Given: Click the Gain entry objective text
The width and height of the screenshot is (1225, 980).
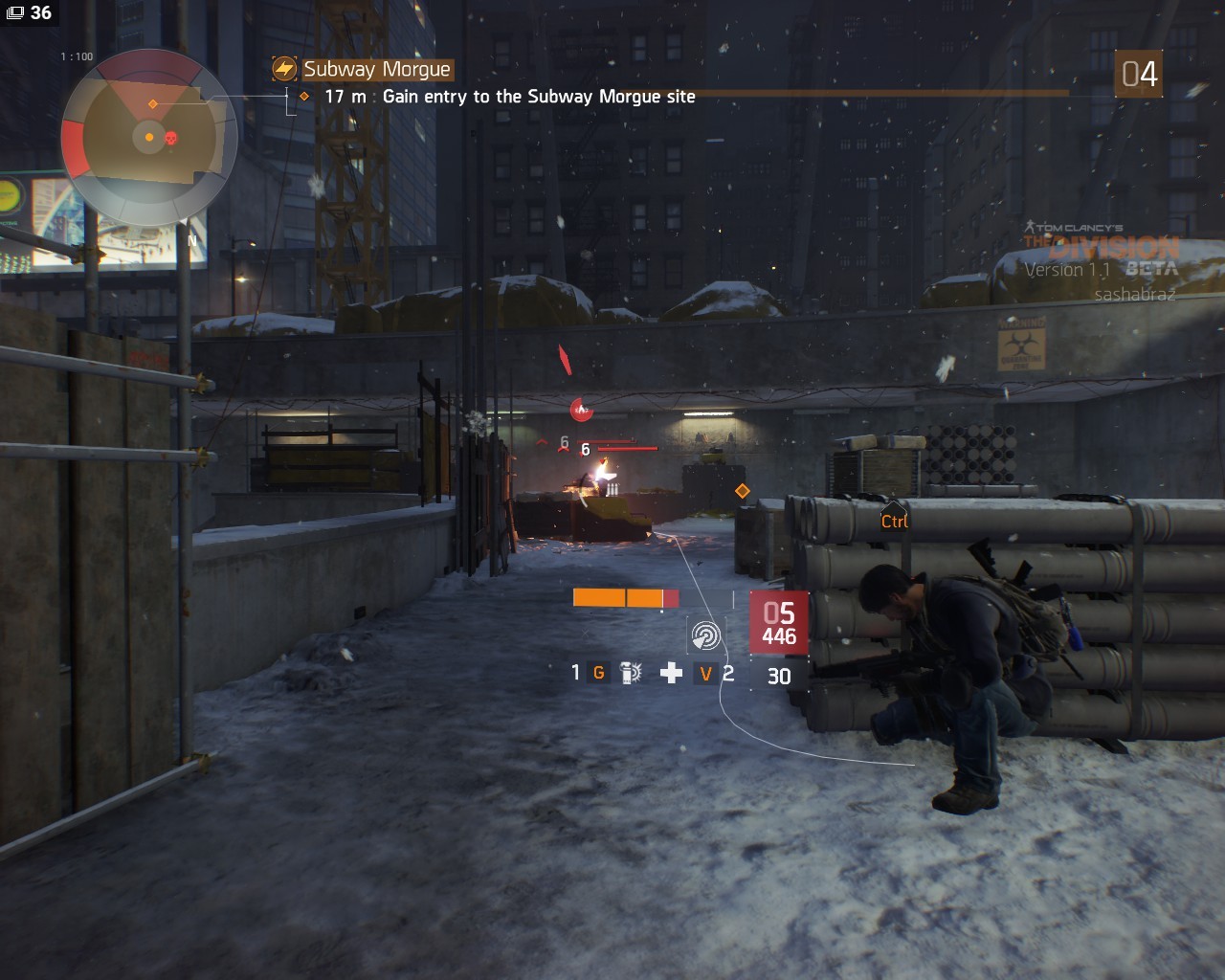Looking at the screenshot, I should 538,97.
